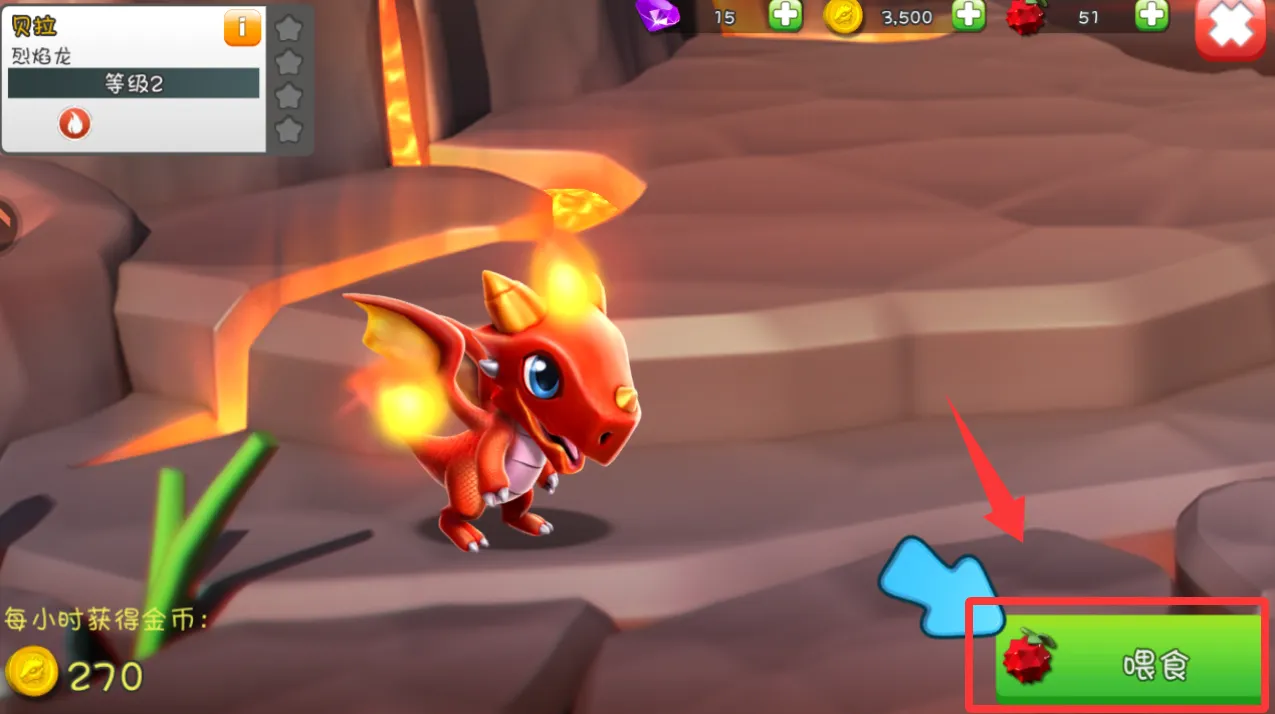
Task: Close the dragon view with the red X
Action: click(x=1230, y=31)
